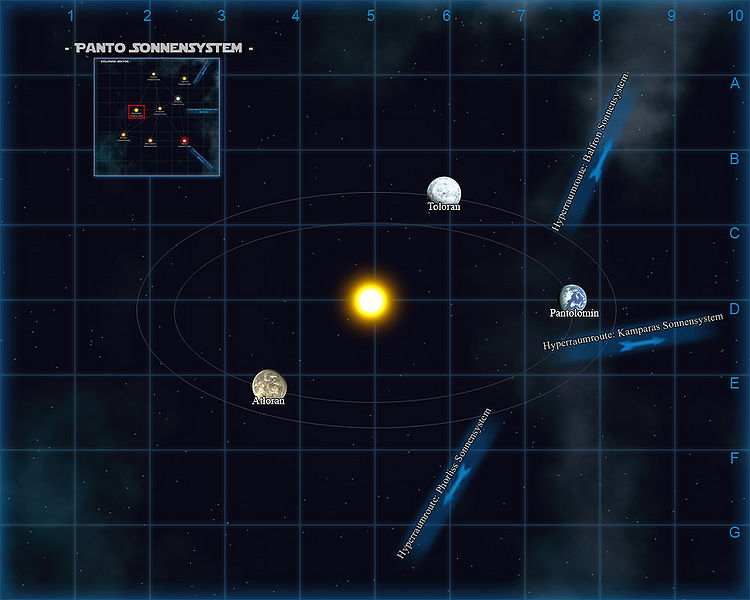Take the Kamparas Sonnensystem hyperroute arrow

pyautogui.click(x=642, y=343)
